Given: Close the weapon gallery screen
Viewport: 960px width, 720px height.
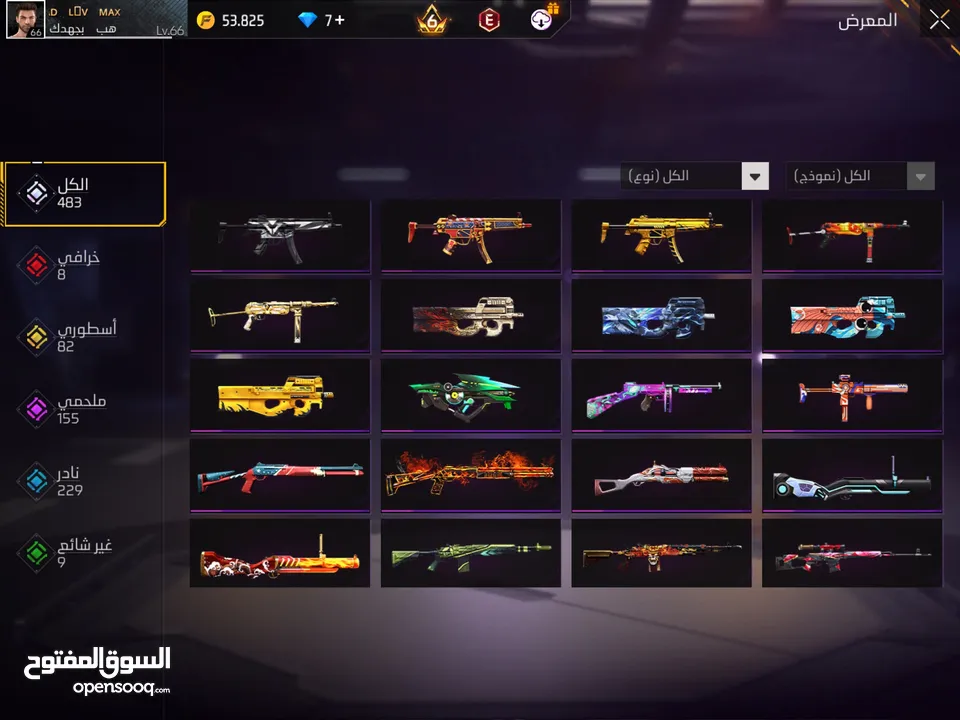Looking at the screenshot, I should pyautogui.click(x=938, y=20).
